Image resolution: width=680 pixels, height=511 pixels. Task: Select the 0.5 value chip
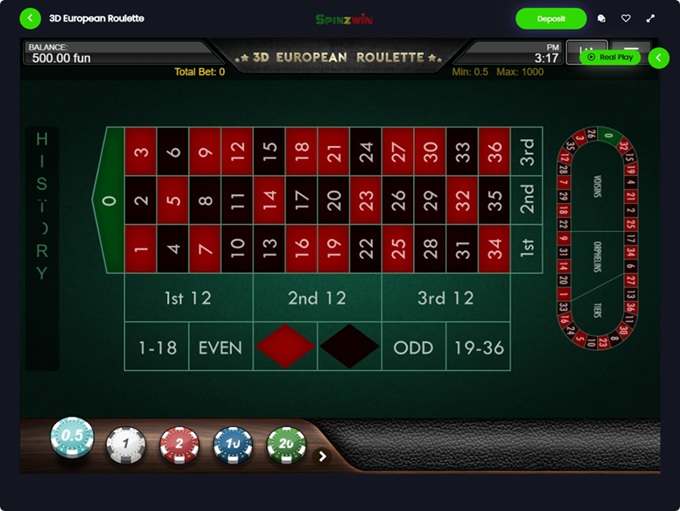click(x=72, y=439)
